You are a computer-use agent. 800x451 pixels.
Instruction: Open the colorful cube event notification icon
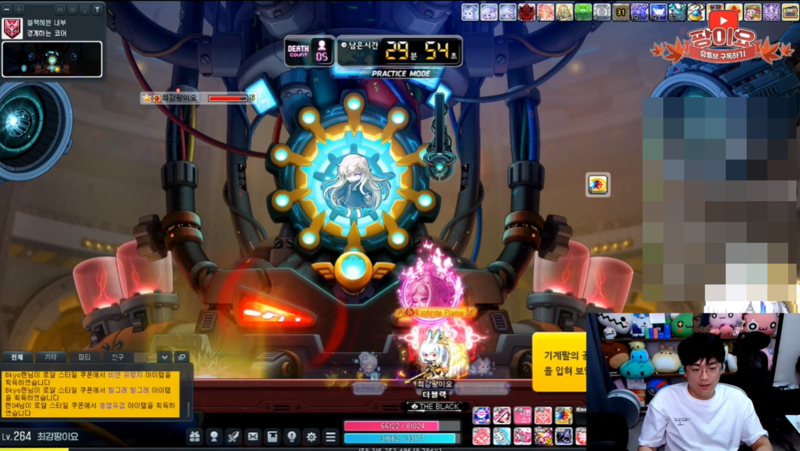click(x=598, y=184)
